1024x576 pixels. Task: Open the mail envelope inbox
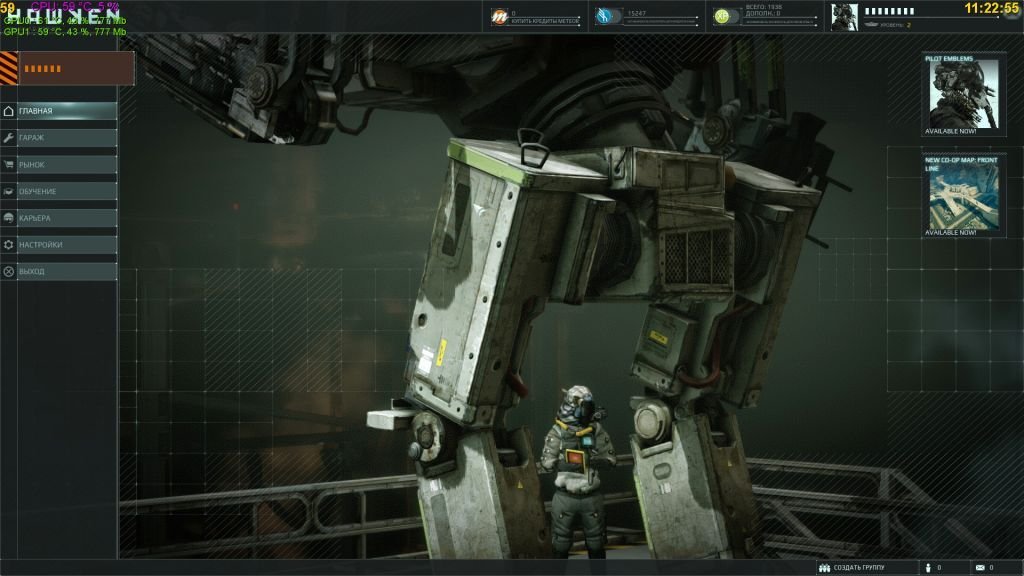click(x=979, y=567)
